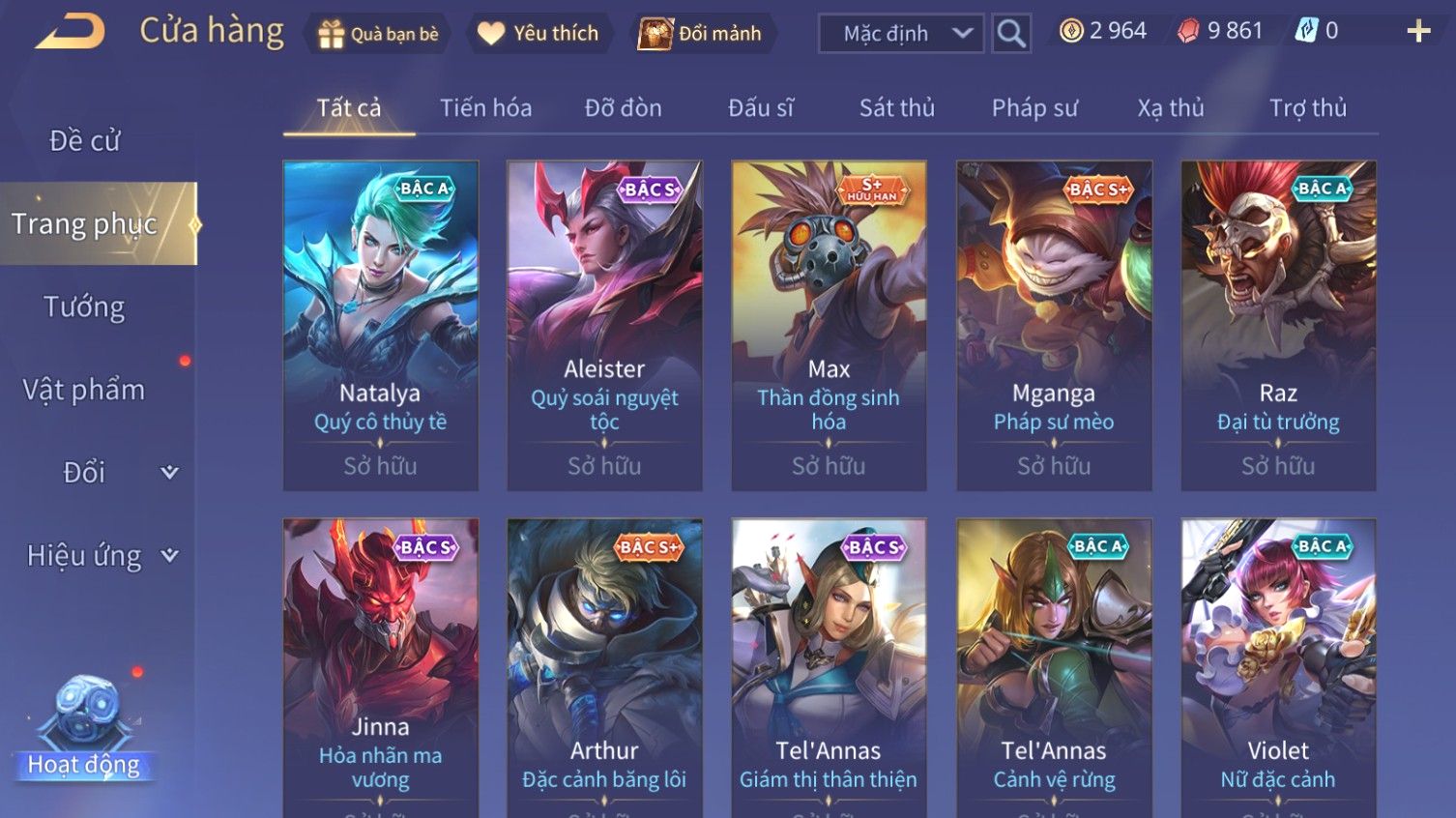Screen dimensions: 1456x818
Task: Expand the Mặc định sort dropdown
Action: [900, 34]
